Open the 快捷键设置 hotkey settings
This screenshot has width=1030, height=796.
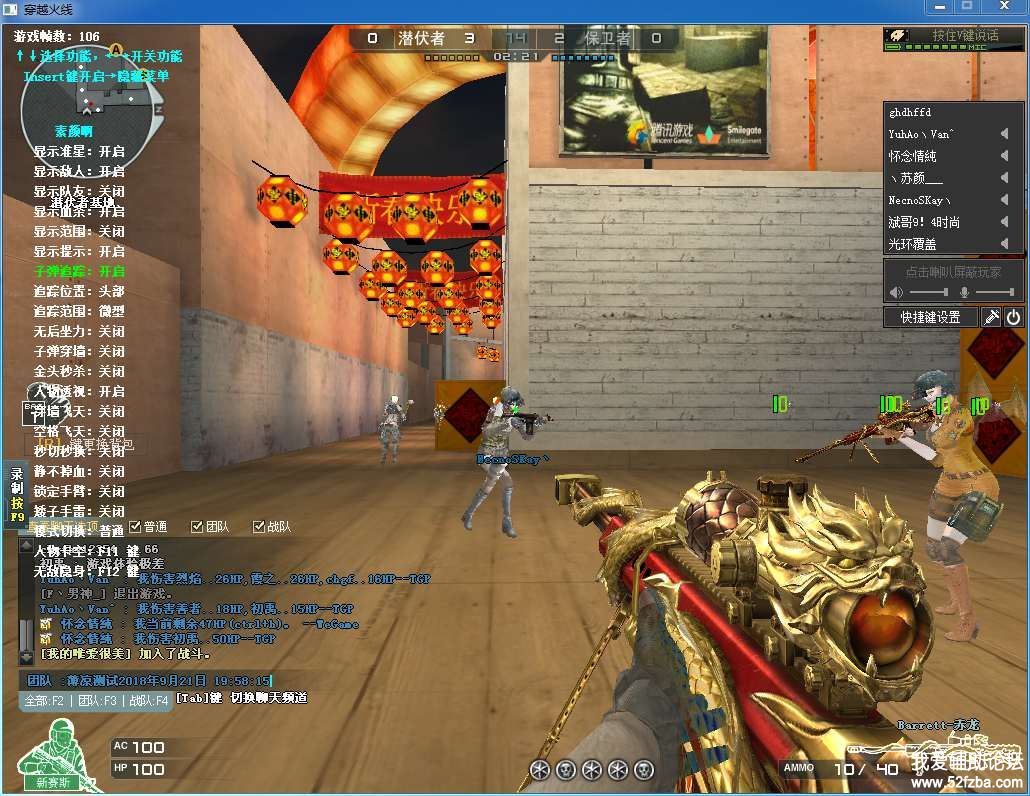pyautogui.click(x=930, y=317)
